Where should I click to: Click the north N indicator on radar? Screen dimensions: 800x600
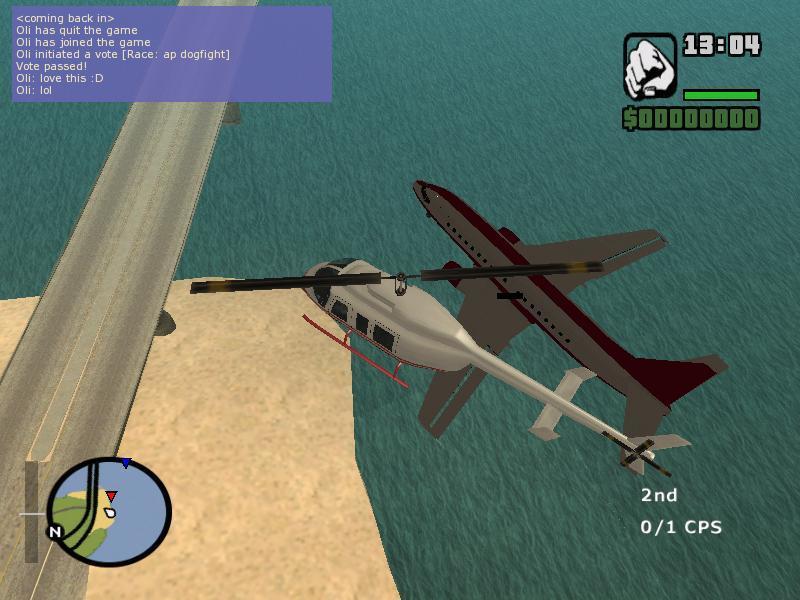click(56, 532)
